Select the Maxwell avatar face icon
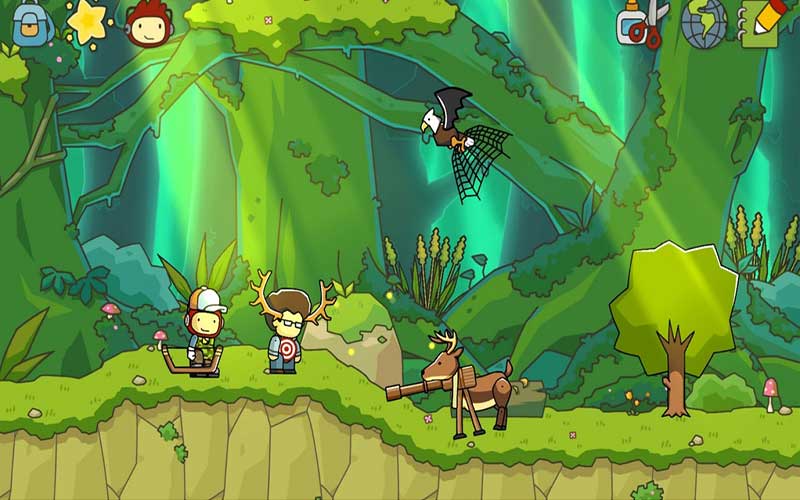The image size is (800, 500). pos(148,24)
